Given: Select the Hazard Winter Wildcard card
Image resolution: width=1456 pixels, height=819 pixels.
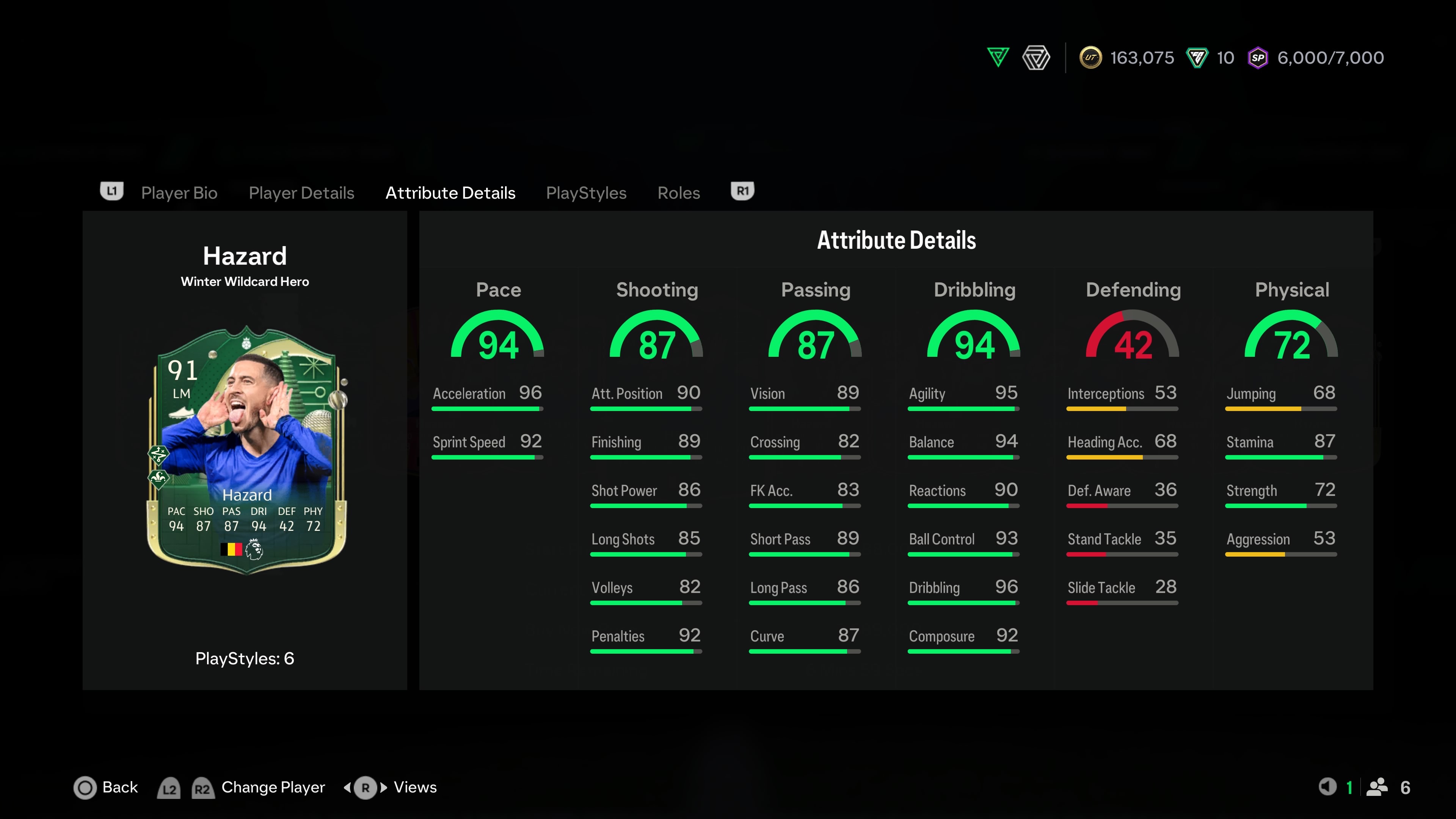Looking at the screenshot, I should point(246,449).
